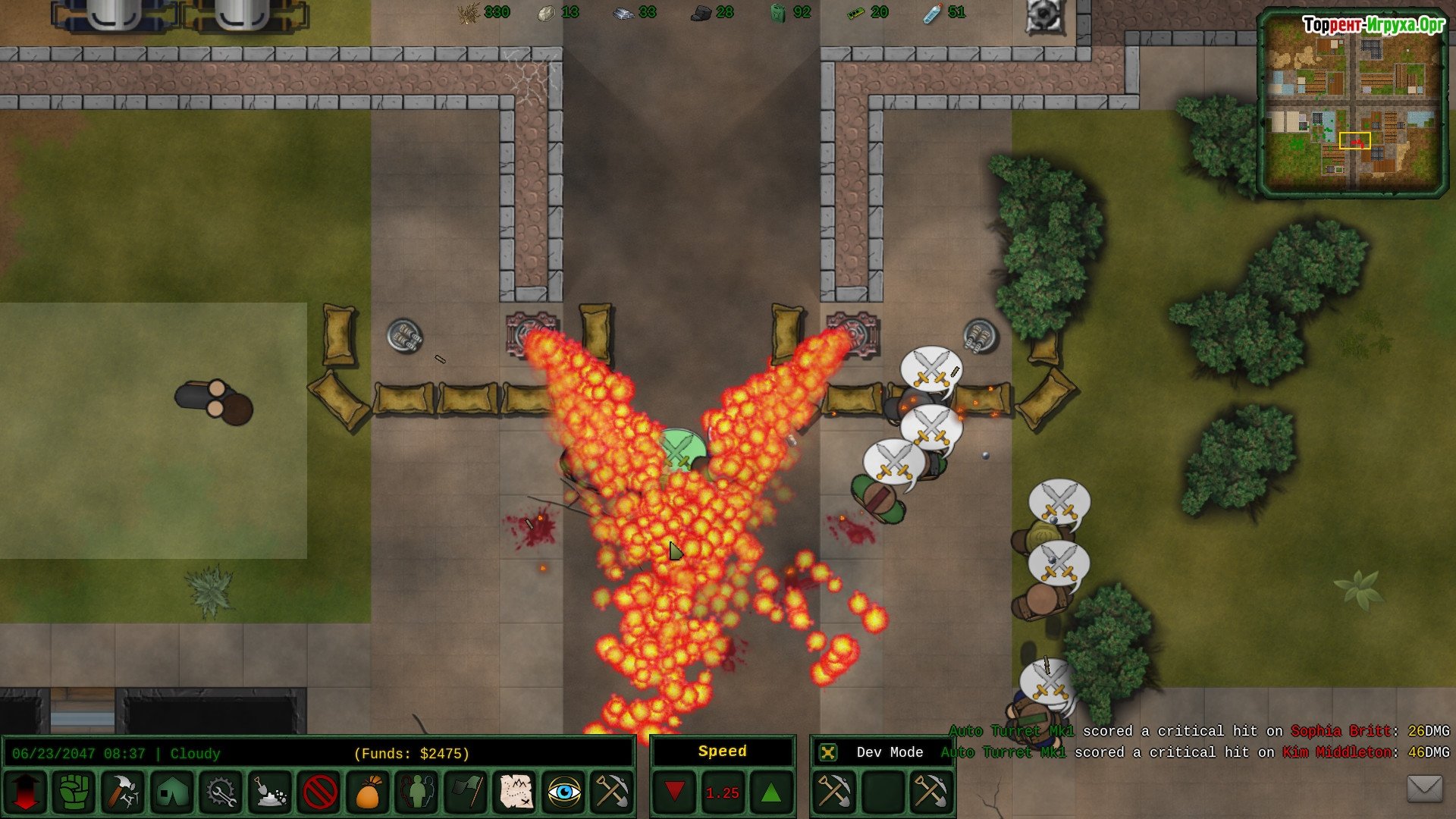Toggle the blue eye view button
The width and height of the screenshot is (1456, 819).
click(x=564, y=792)
